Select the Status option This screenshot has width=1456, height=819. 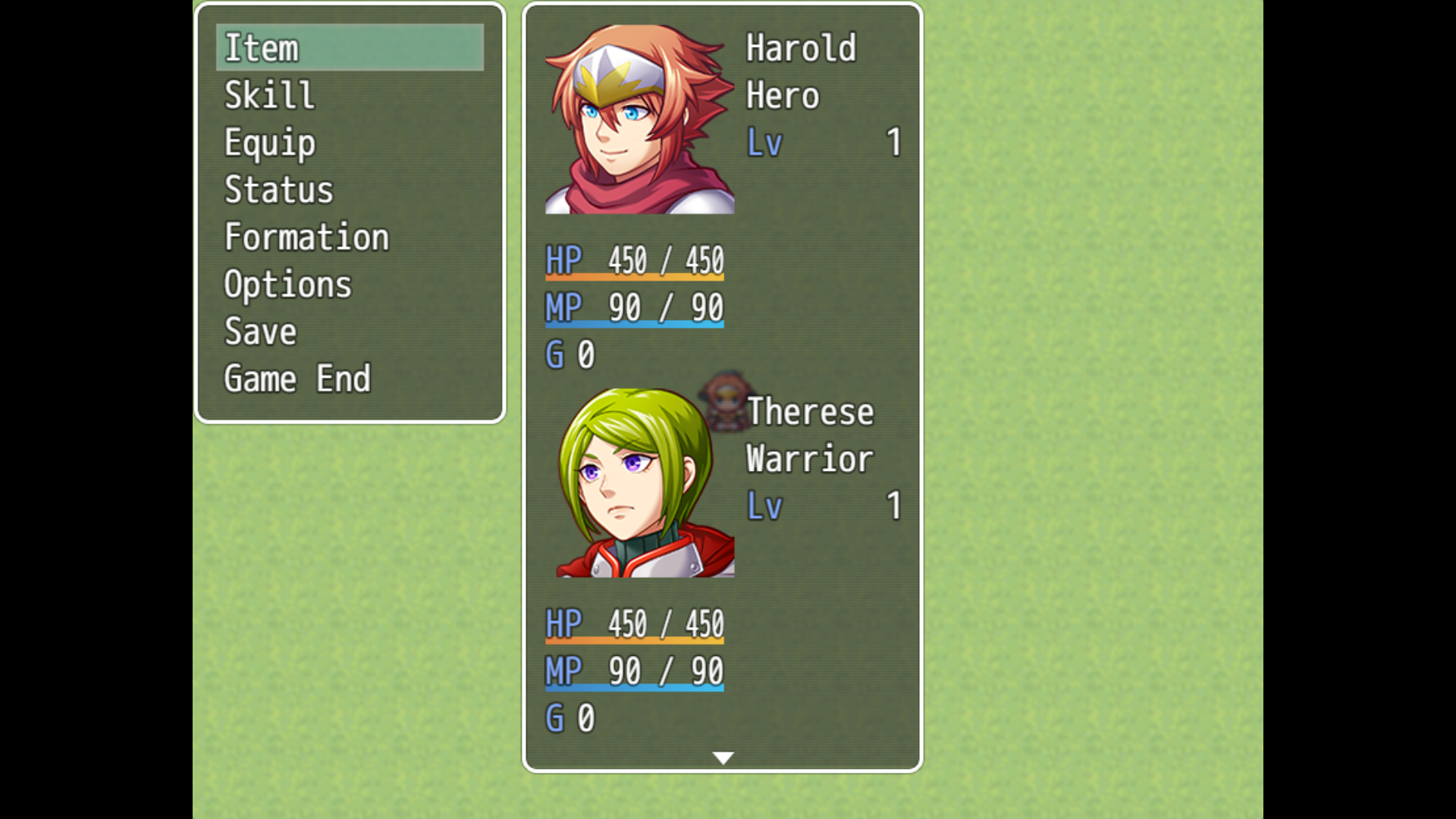point(278,190)
